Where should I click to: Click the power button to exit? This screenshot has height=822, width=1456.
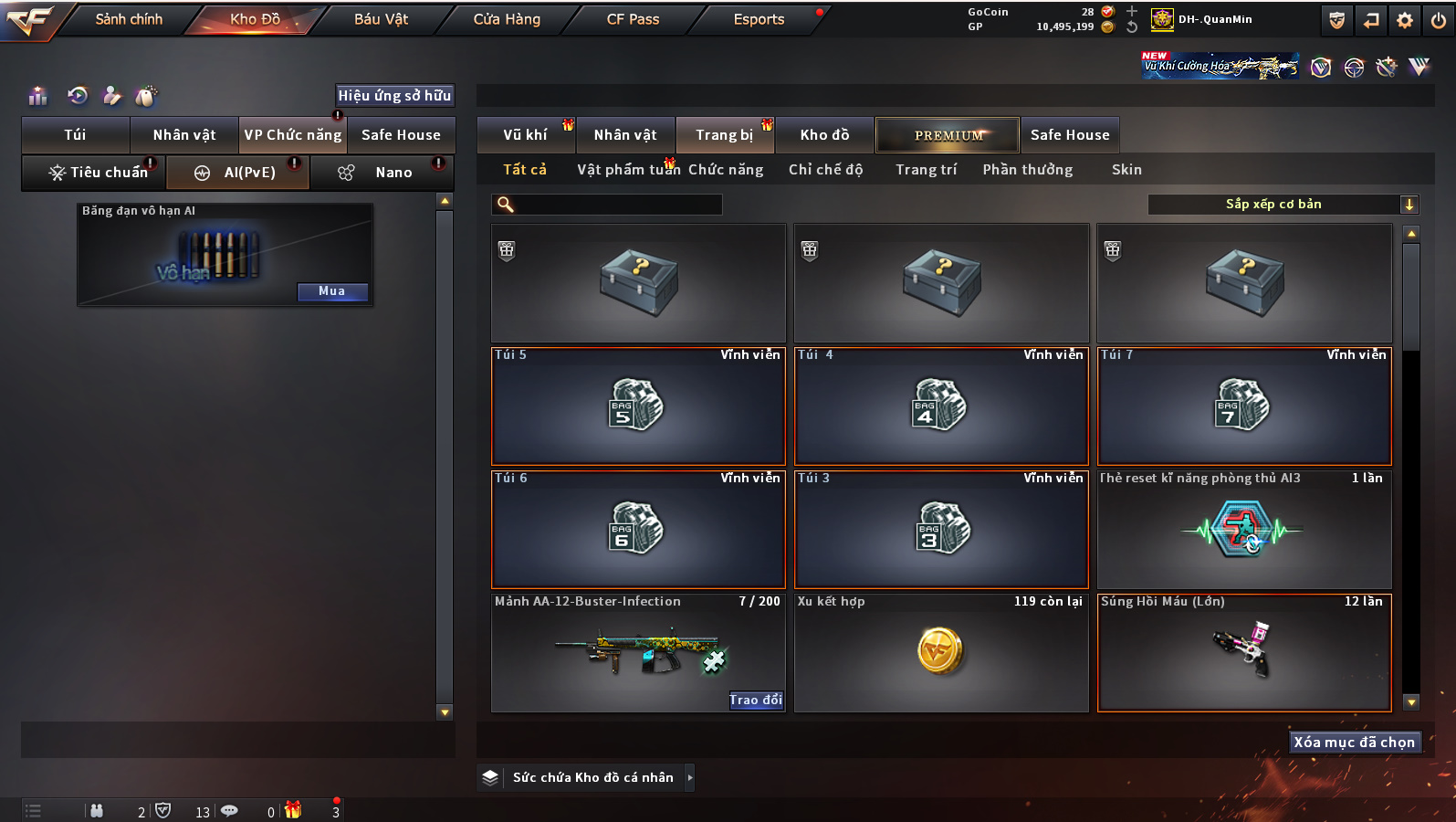tap(1439, 20)
